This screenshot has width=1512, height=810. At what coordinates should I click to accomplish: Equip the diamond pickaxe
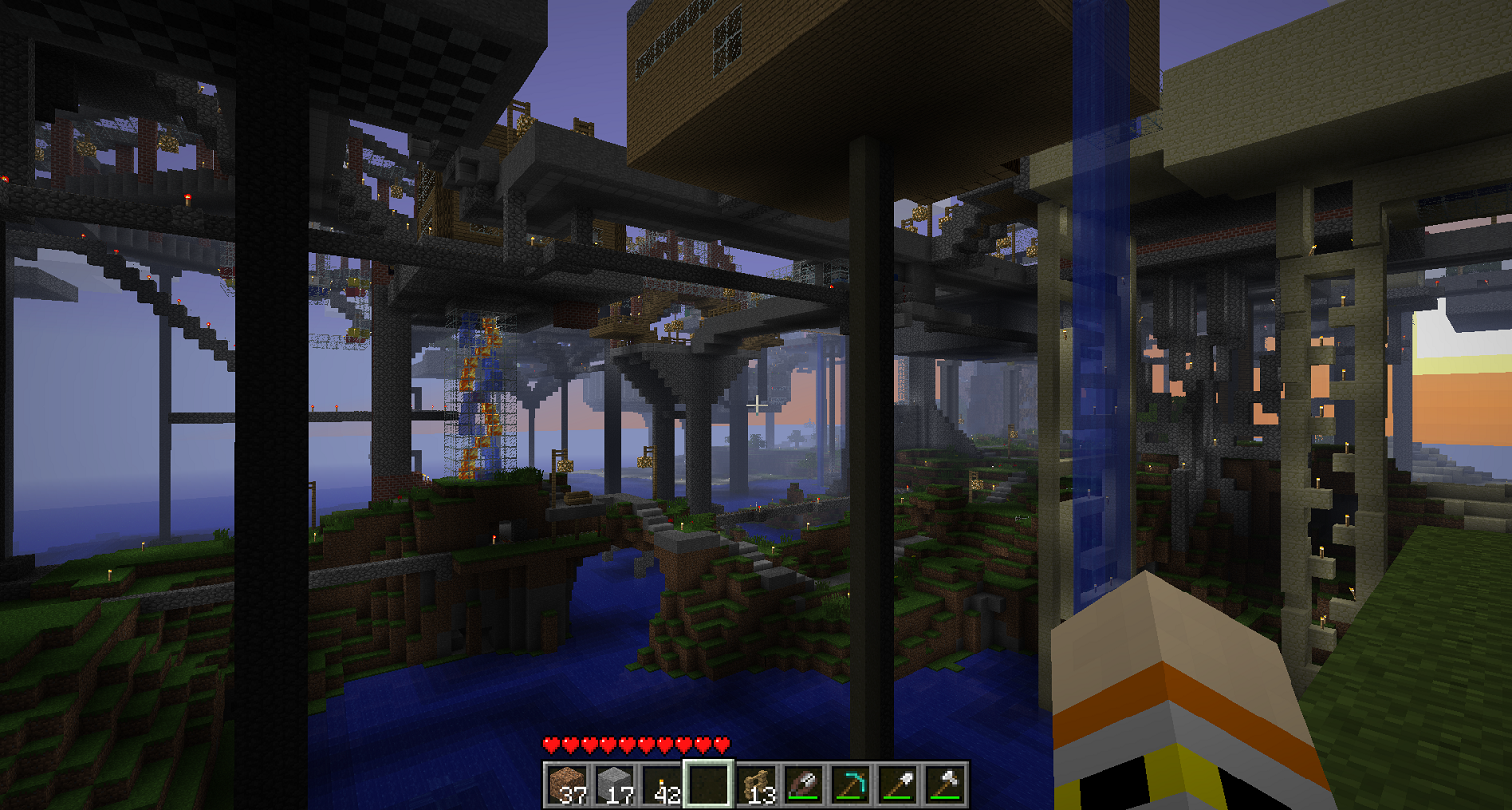point(851,784)
